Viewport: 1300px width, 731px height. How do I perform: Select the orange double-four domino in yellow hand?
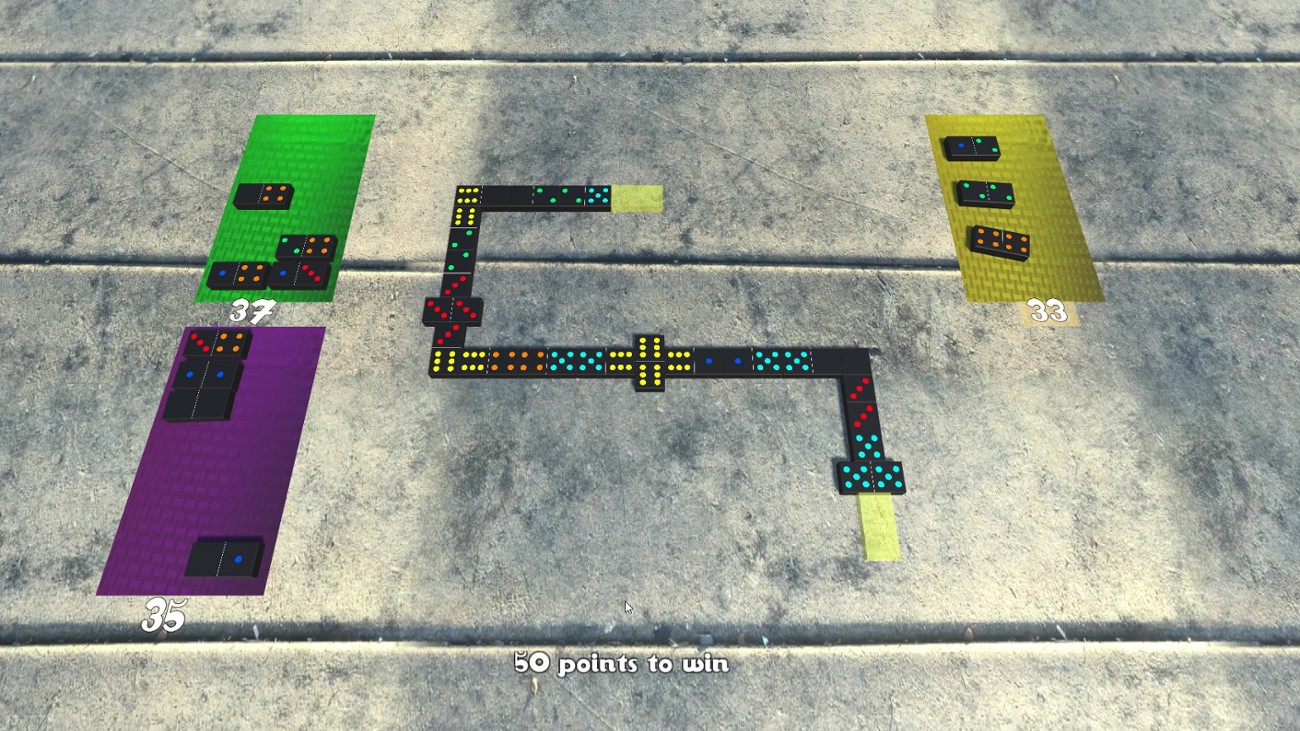click(1001, 241)
